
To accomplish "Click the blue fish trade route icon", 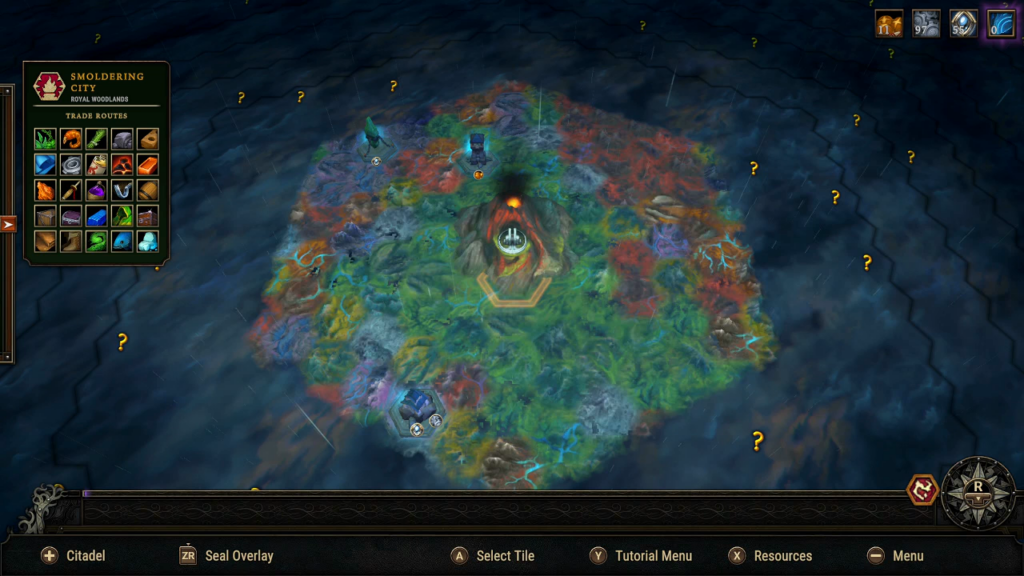I will coord(122,241).
